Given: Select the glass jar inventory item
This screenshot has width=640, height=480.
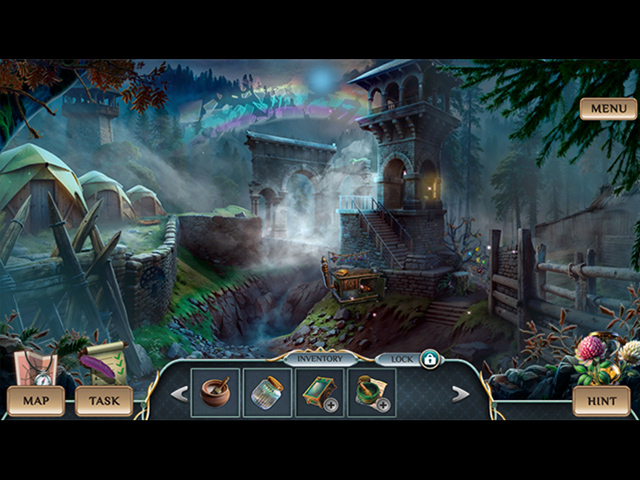Looking at the screenshot, I should [267, 392].
